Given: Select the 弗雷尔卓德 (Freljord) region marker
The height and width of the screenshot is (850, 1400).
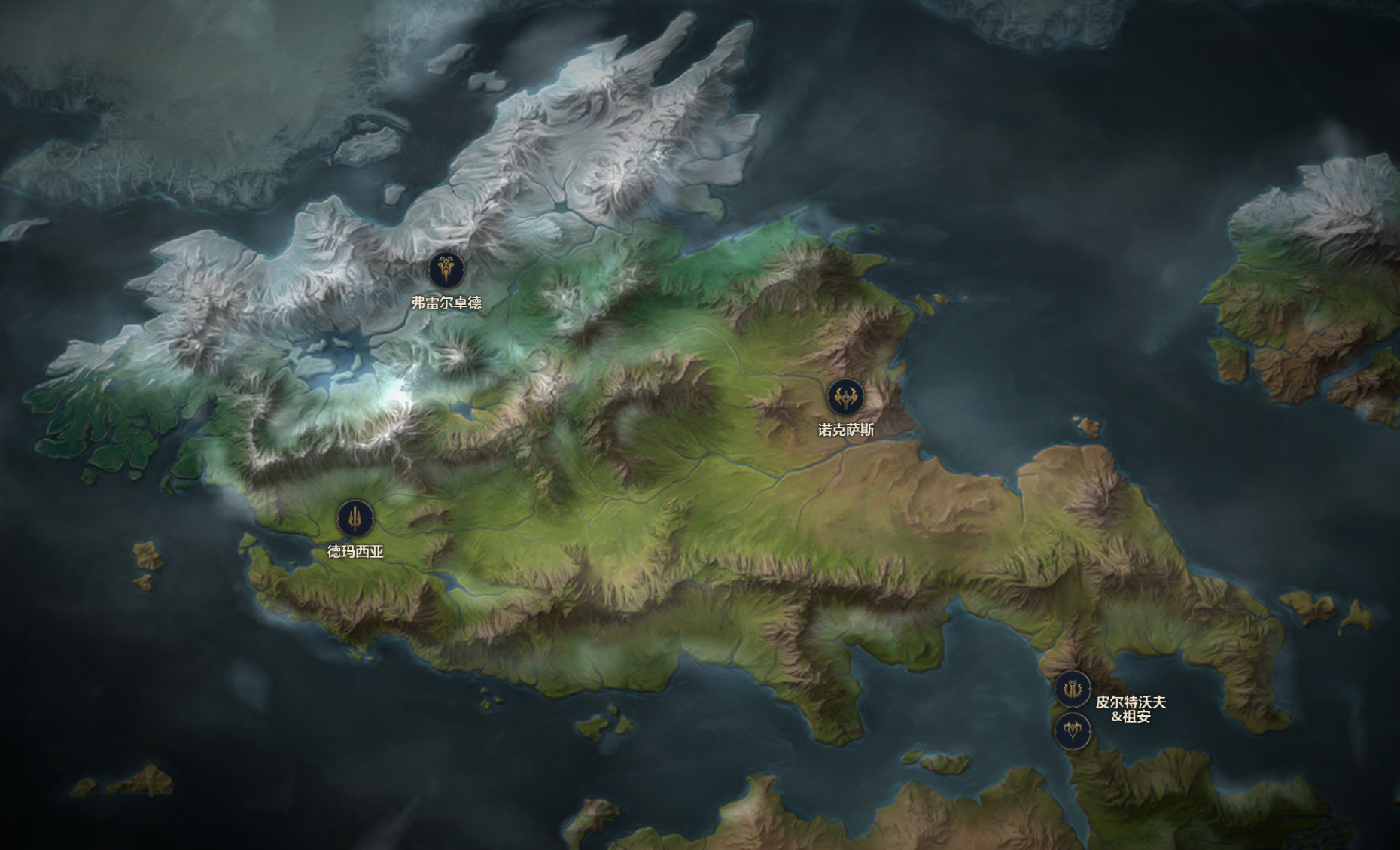Looking at the screenshot, I should coord(446,270).
